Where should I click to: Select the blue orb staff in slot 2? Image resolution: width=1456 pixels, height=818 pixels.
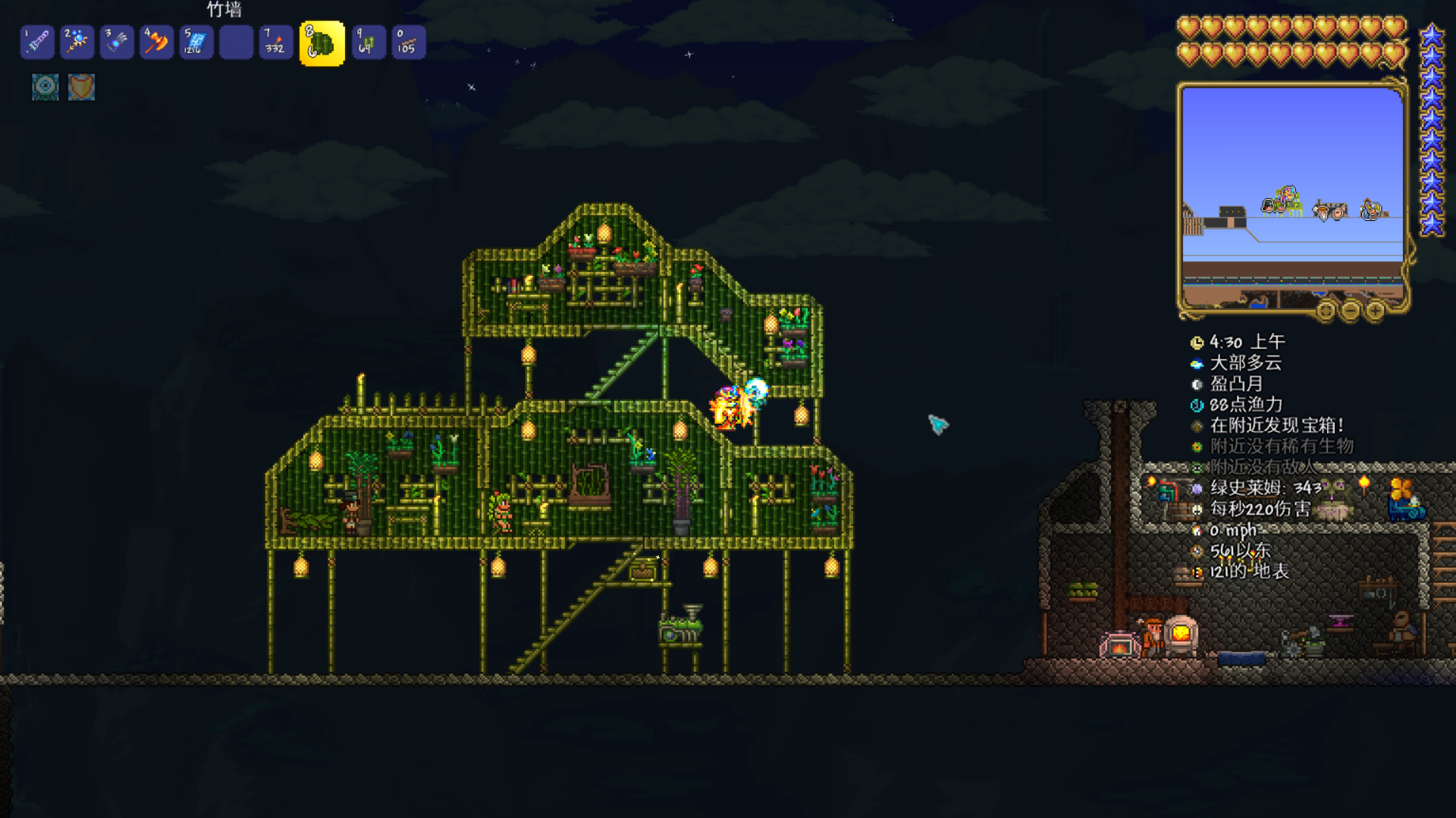[77, 42]
